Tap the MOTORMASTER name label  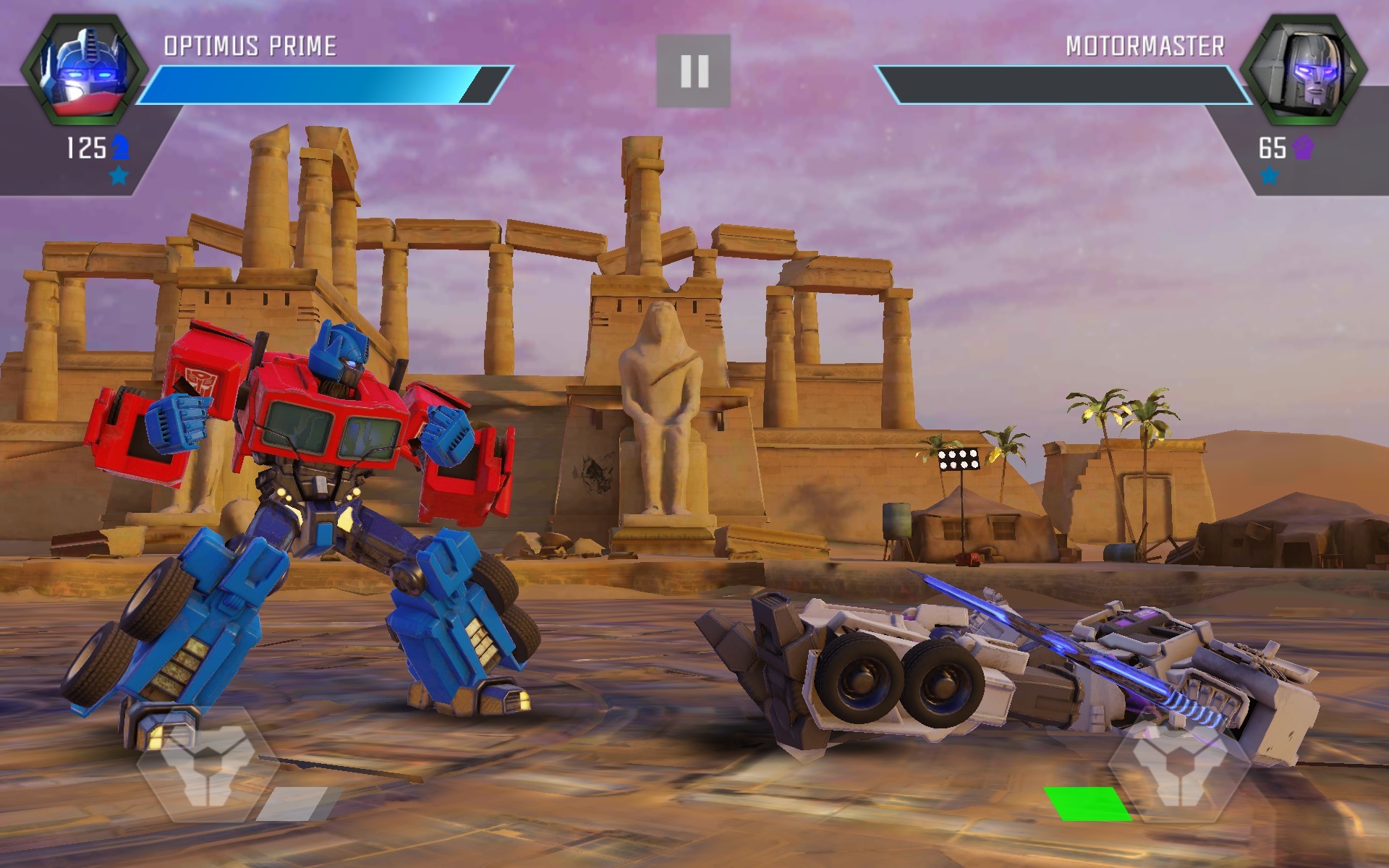(1145, 45)
